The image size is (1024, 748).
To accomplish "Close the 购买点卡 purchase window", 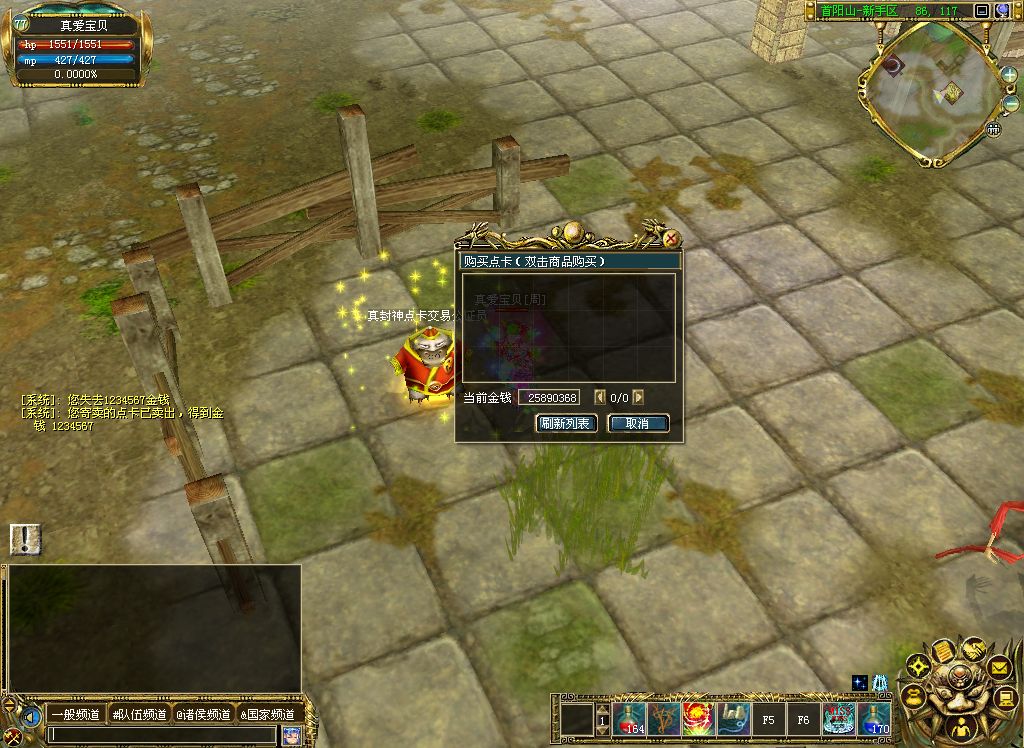I will [672, 239].
